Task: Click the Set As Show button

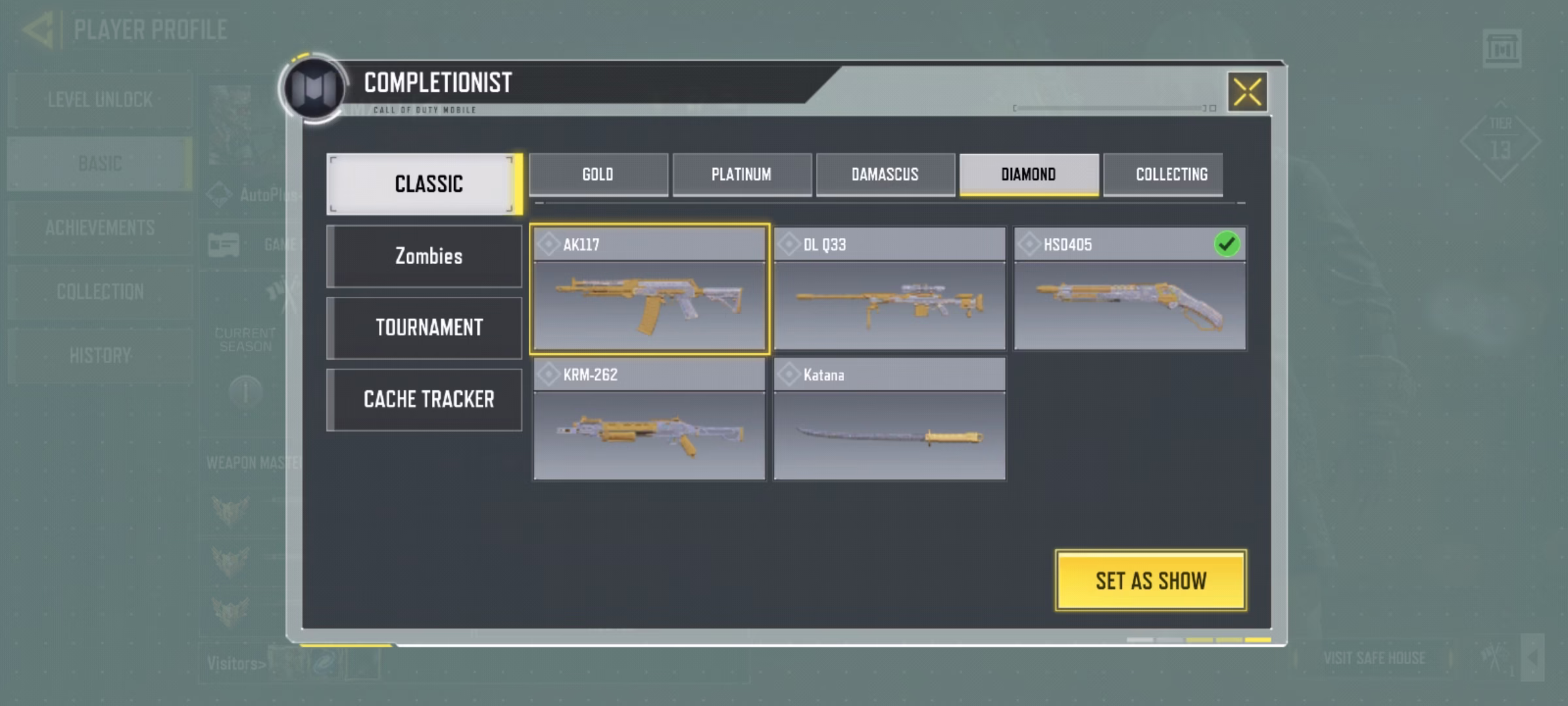Action: click(1151, 580)
